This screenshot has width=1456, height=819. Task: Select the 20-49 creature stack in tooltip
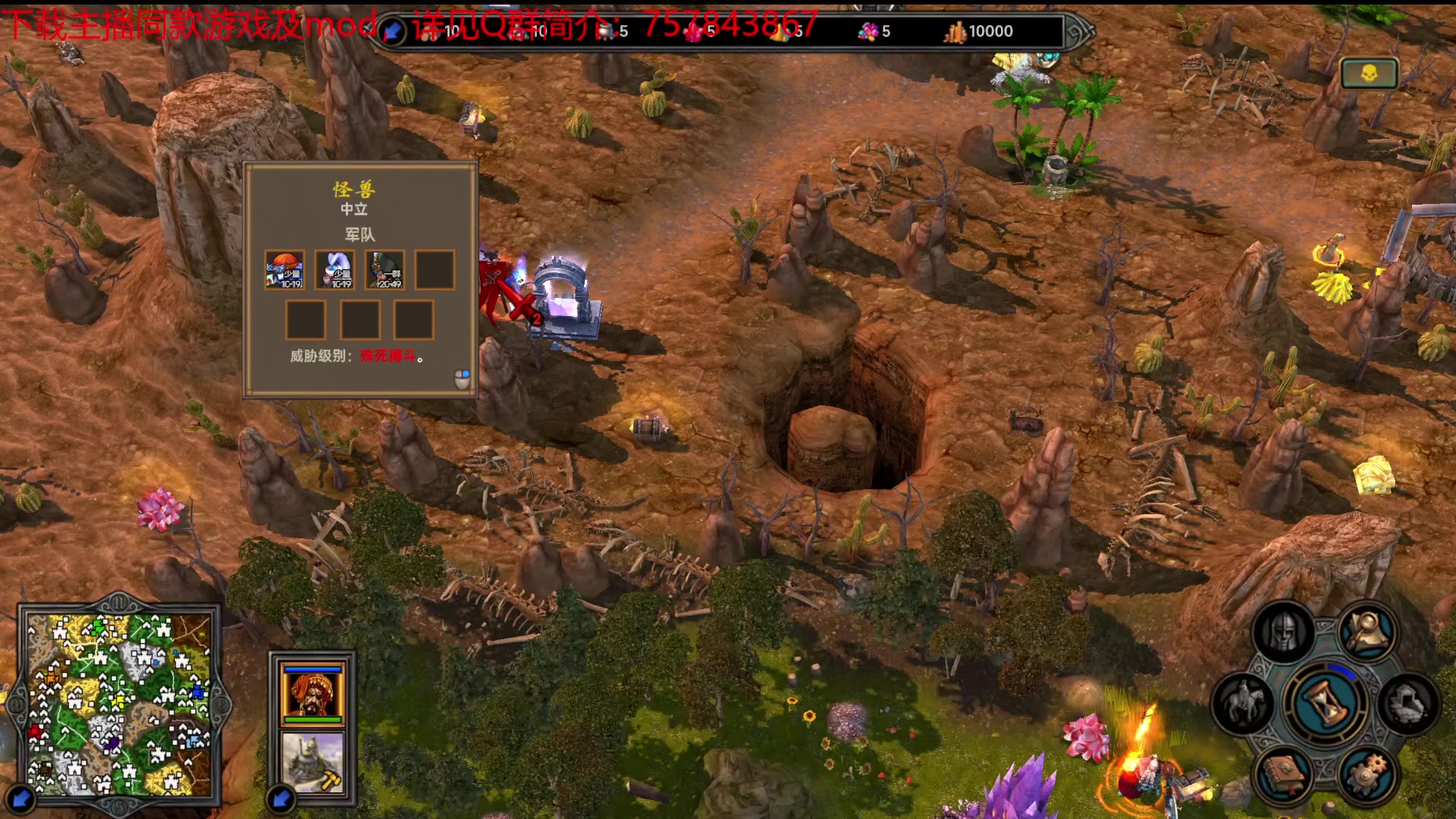[x=384, y=270]
